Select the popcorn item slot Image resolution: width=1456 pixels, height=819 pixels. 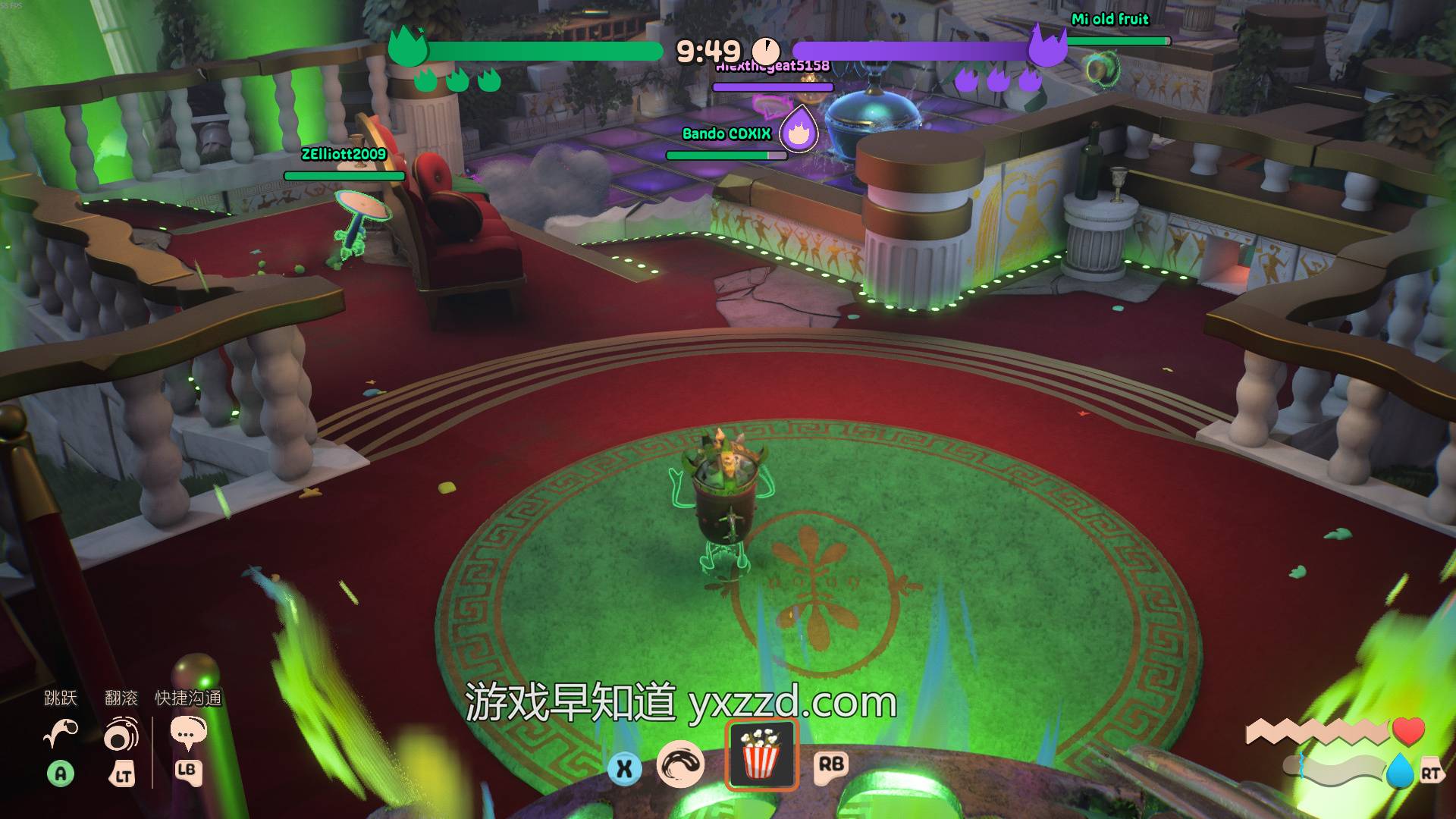click(x=761, y=755)
